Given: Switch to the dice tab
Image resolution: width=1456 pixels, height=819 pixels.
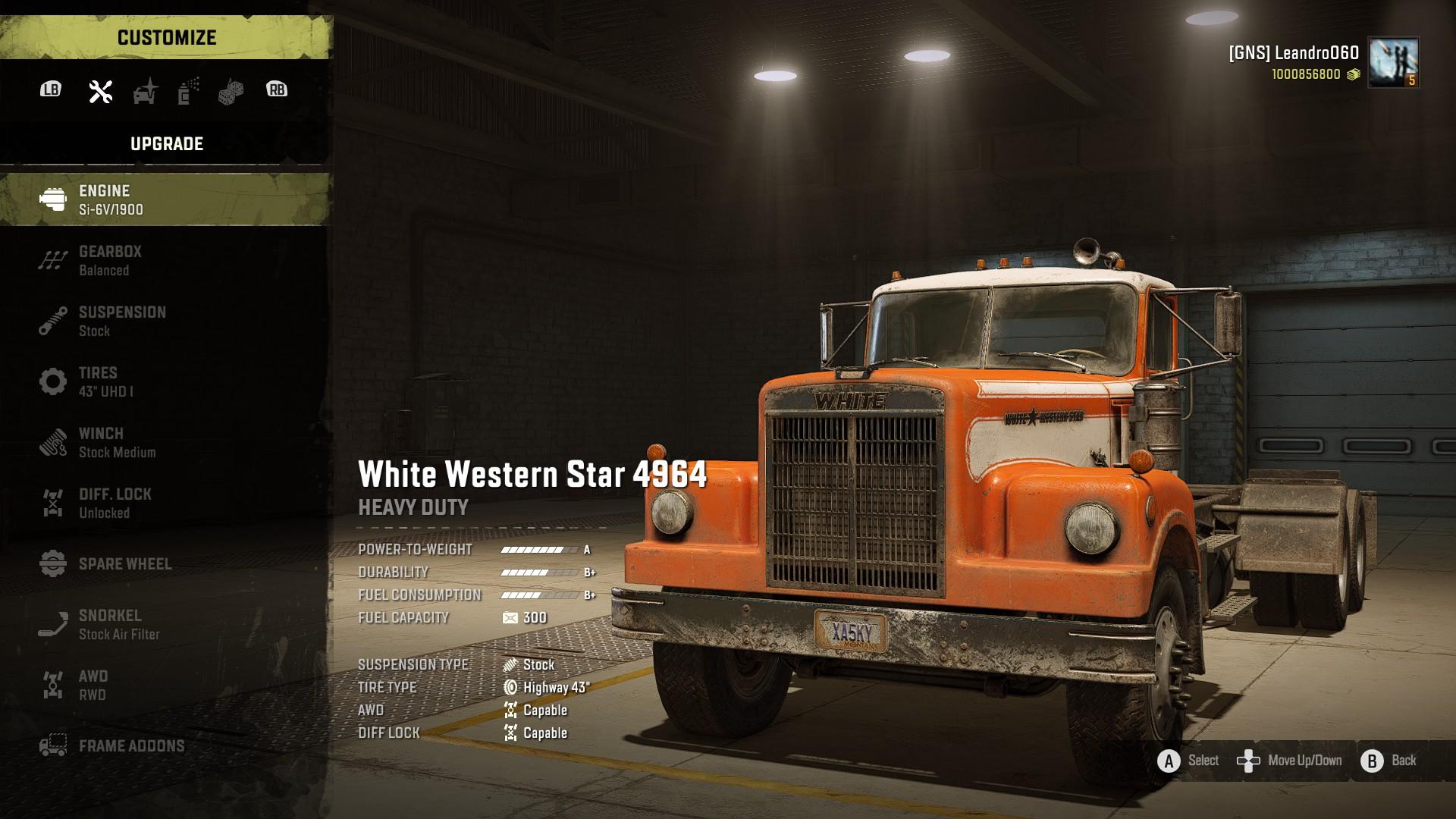Looking at the screenshot, I should (x=231, y=93).
